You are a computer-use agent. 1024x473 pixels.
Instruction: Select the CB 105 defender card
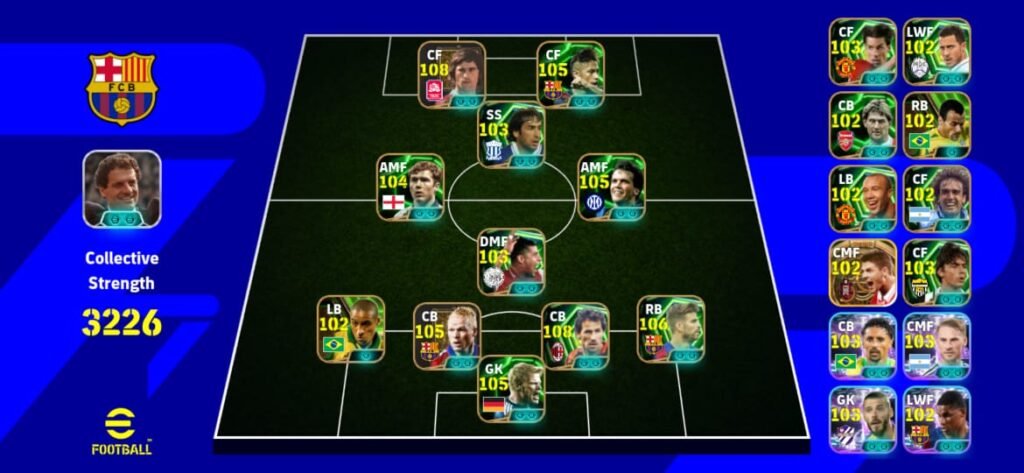447,336
